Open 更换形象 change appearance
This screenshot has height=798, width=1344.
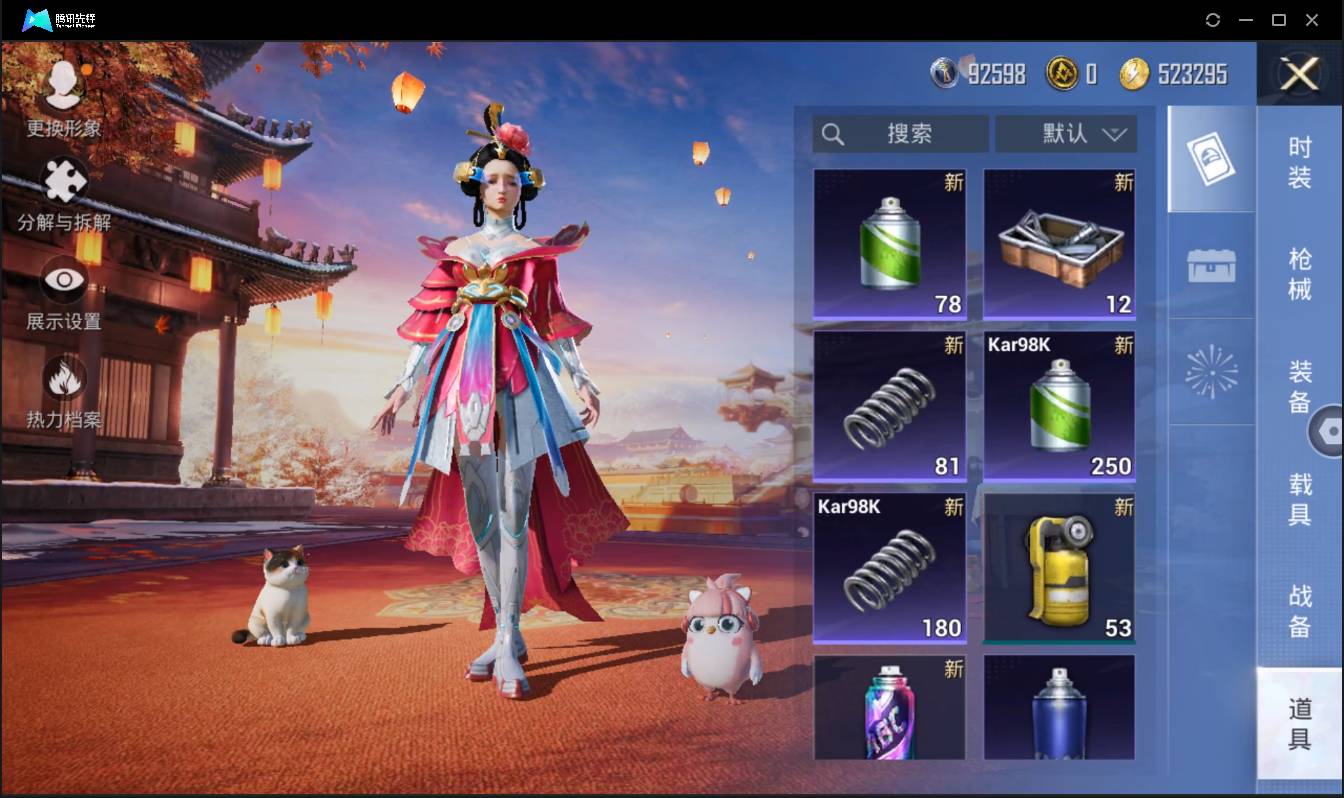pyautogui.click(x=64, y=97)
